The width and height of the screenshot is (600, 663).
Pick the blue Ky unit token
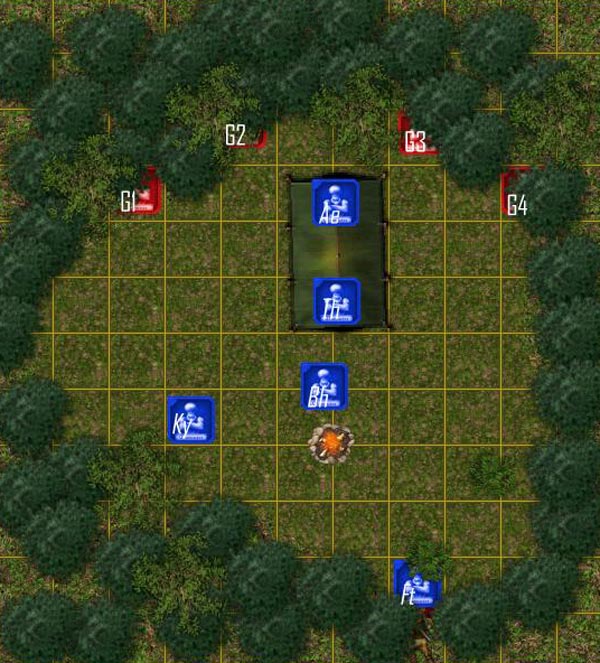tap(191, 418)
